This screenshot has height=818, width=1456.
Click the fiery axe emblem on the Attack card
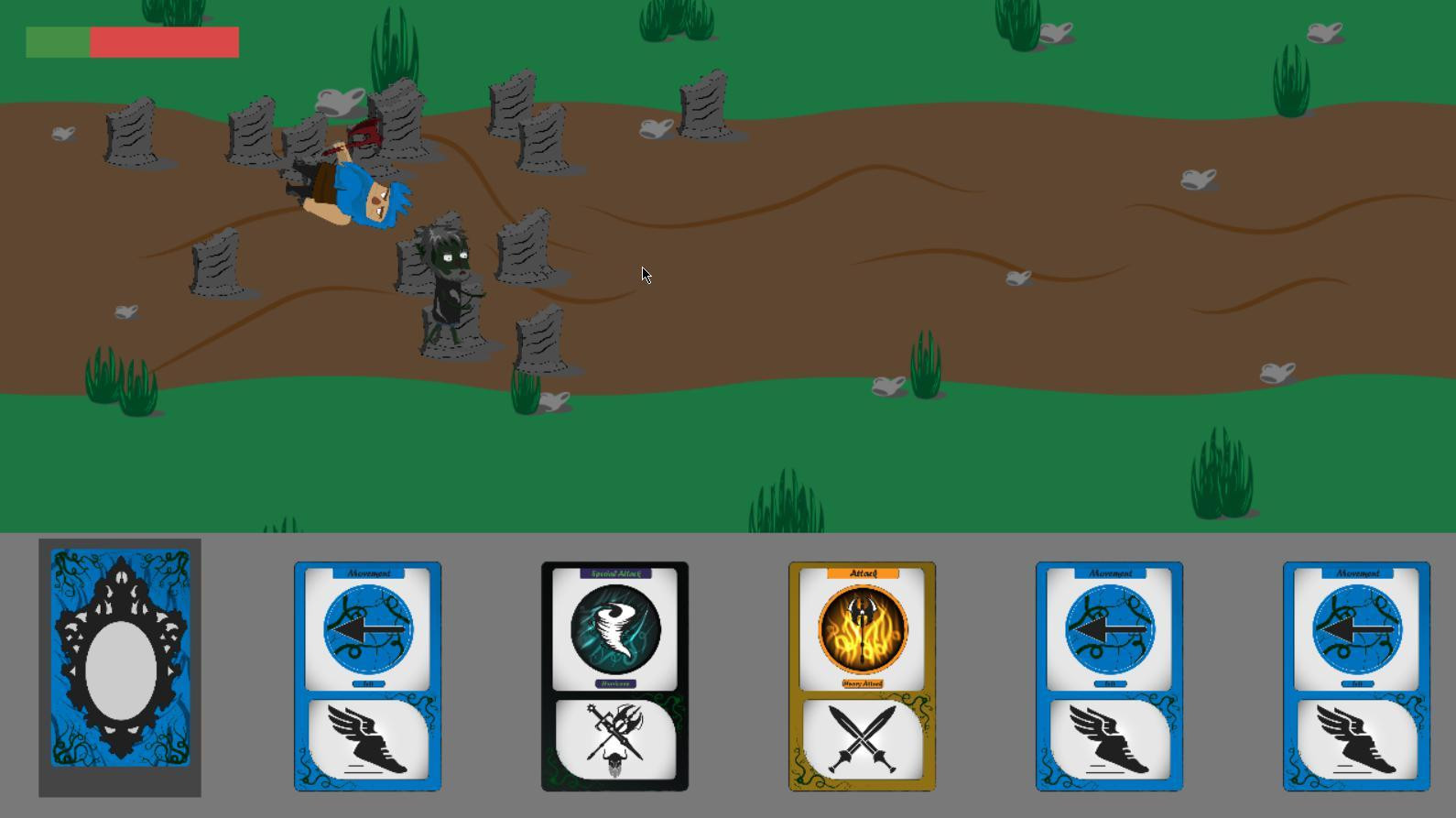click(862, 628)
